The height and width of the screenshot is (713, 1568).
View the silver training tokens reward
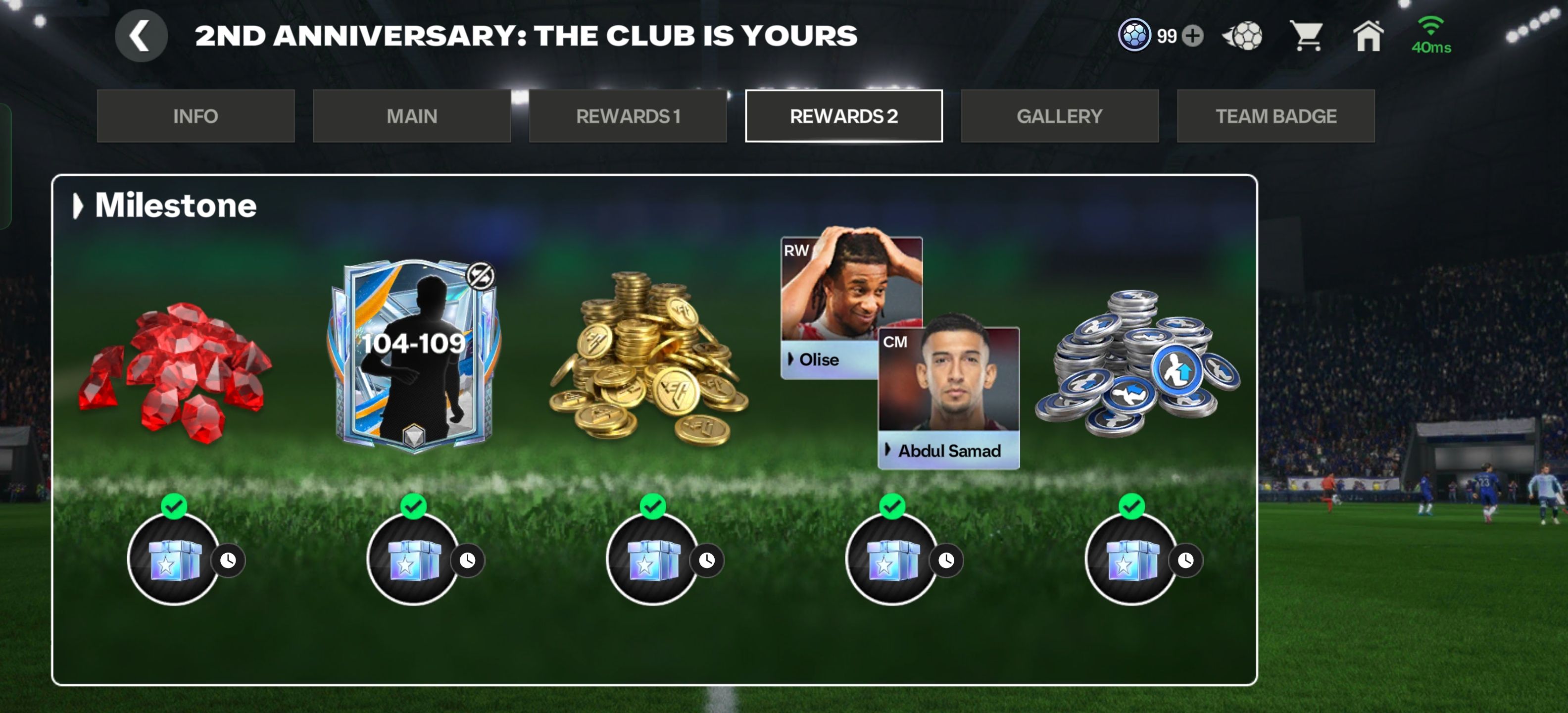[1137, 365]
